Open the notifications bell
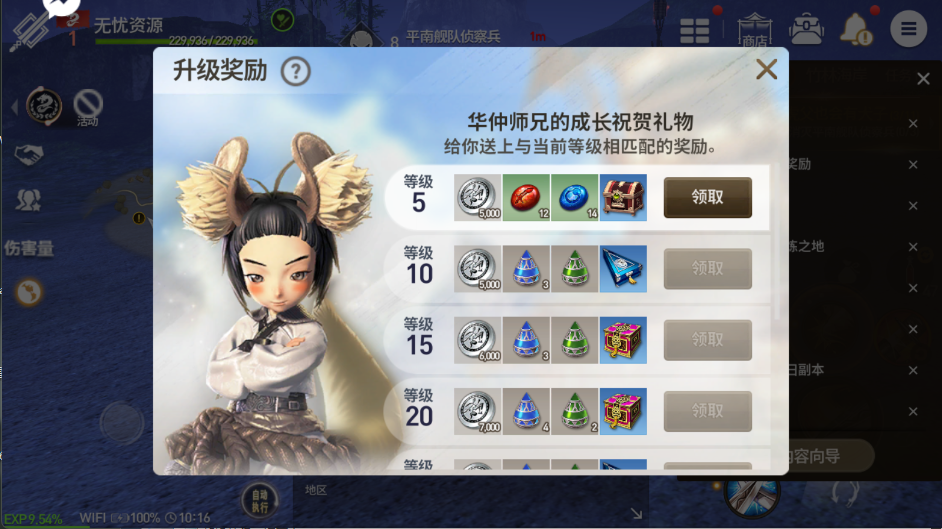Image resolution: width=942 pixels, height=529 pixels. [x=856, y=30]
